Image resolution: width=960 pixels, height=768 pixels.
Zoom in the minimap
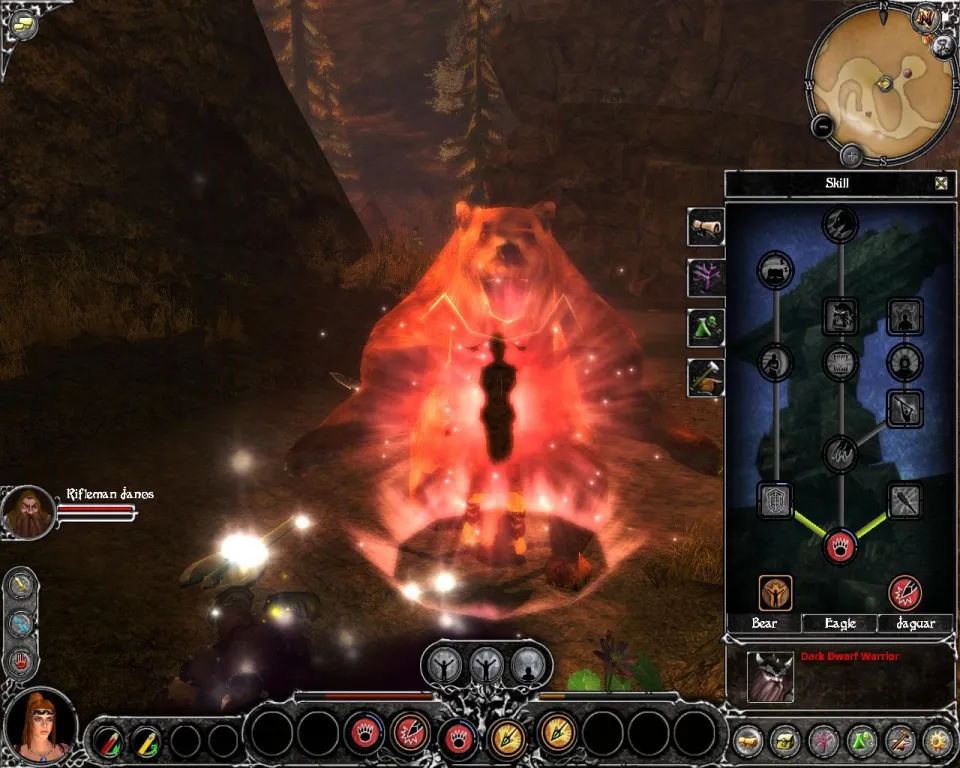(851, 156)
